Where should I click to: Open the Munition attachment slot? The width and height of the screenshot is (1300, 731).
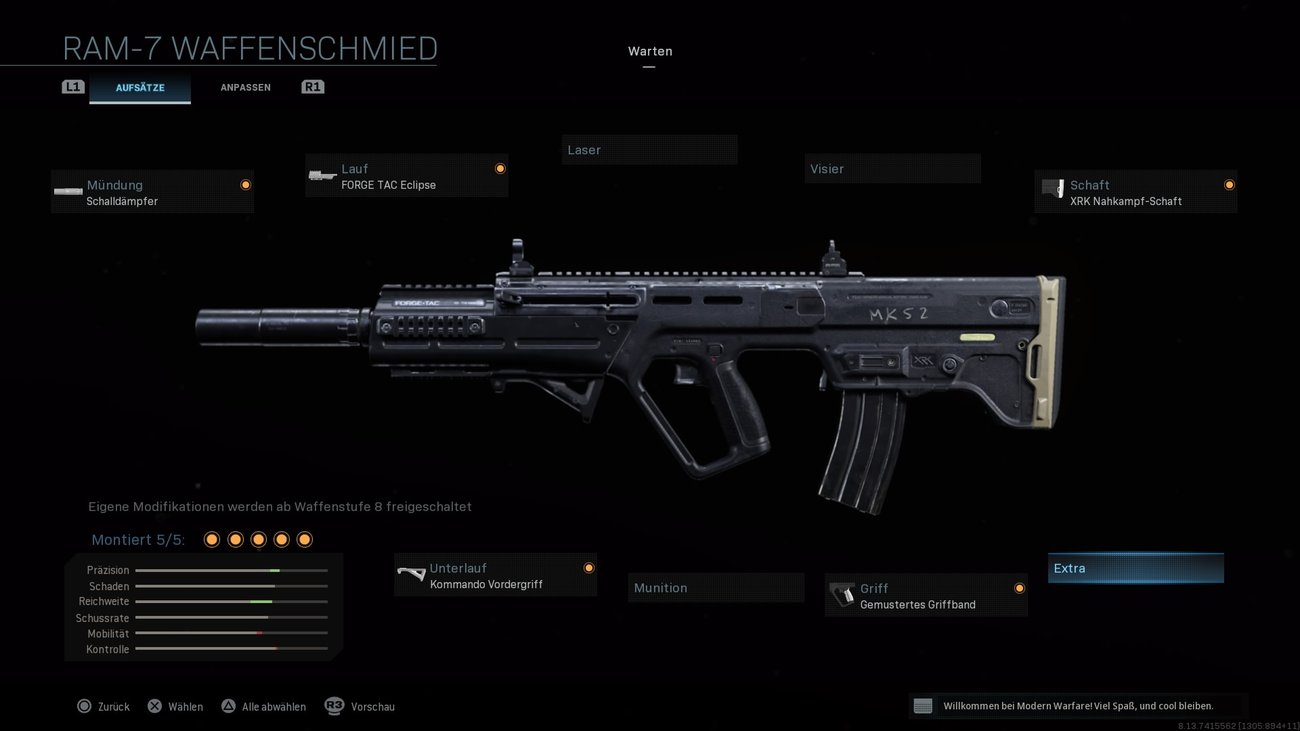click(x=715, y=587)
